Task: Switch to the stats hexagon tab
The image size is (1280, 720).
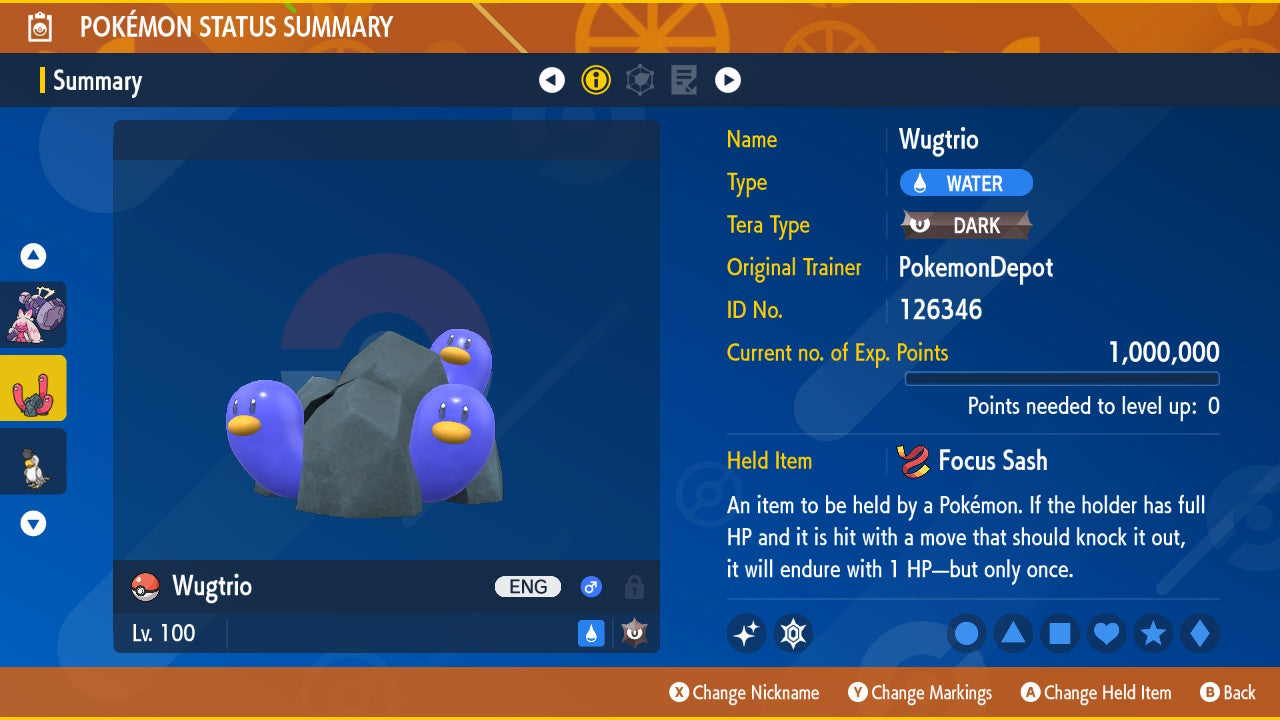Action: coord(640,80)
